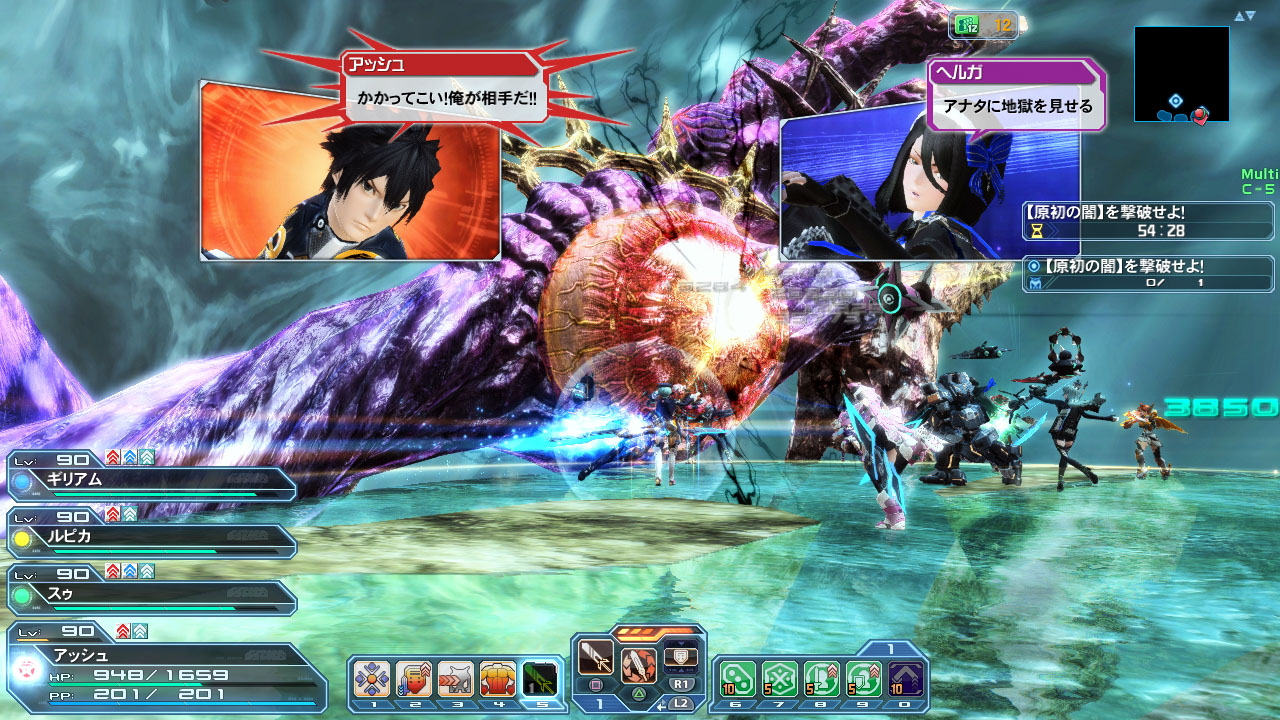This screenshot has height=720, width=1280.
Task: Use the green cross item in slot 7
Action: pyautogui.click(x=780, y=678)
